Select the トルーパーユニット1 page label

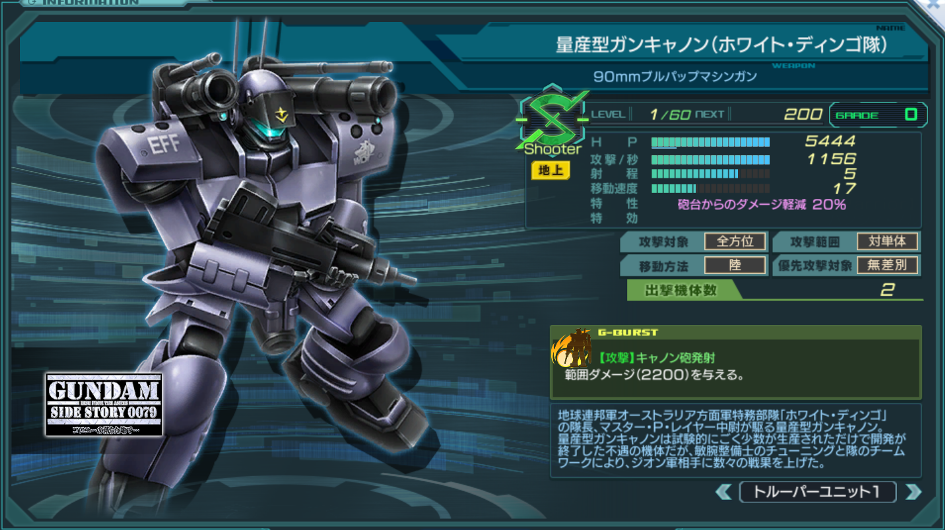(x=817, y=492)
